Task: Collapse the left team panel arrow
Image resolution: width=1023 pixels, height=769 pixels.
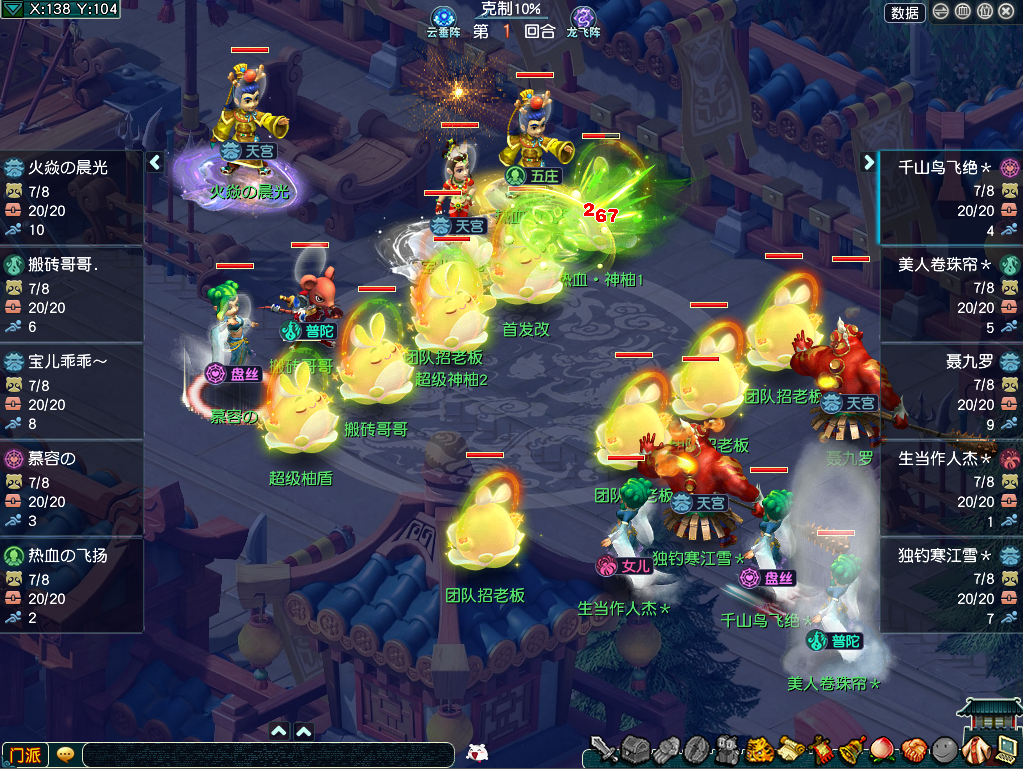Action: pos(155,161)
